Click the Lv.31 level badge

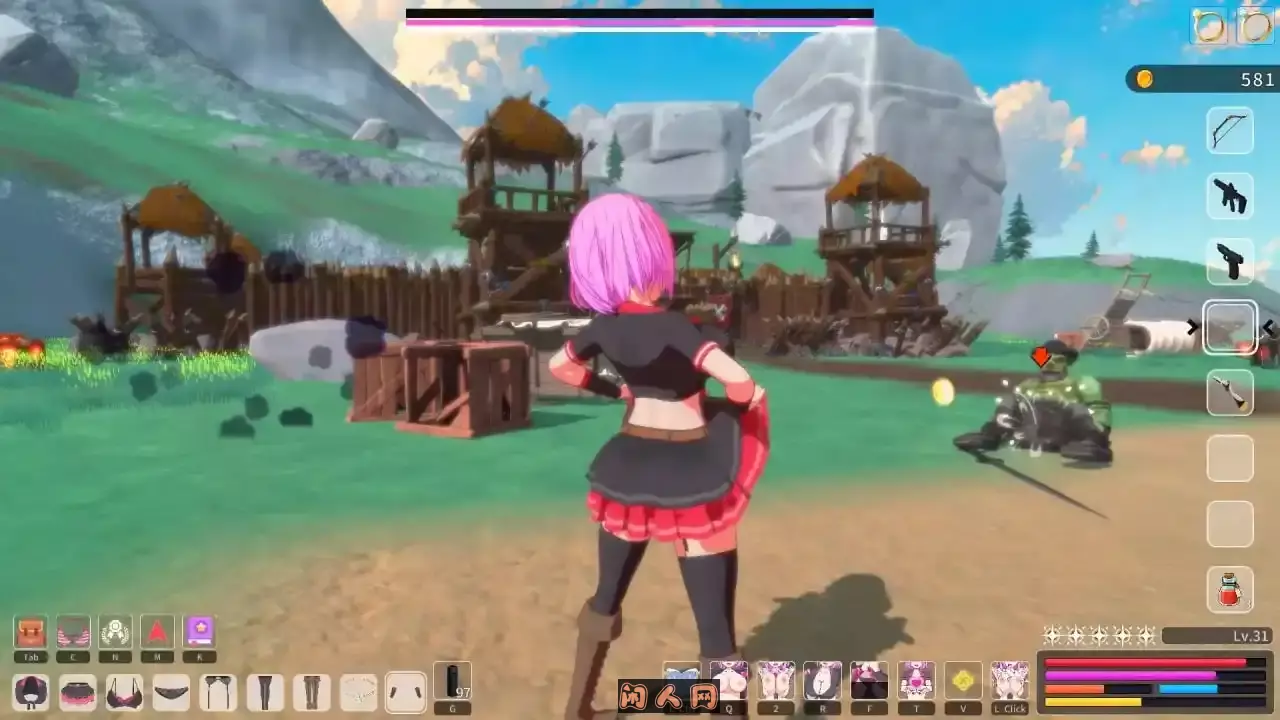click(1215, 633)
